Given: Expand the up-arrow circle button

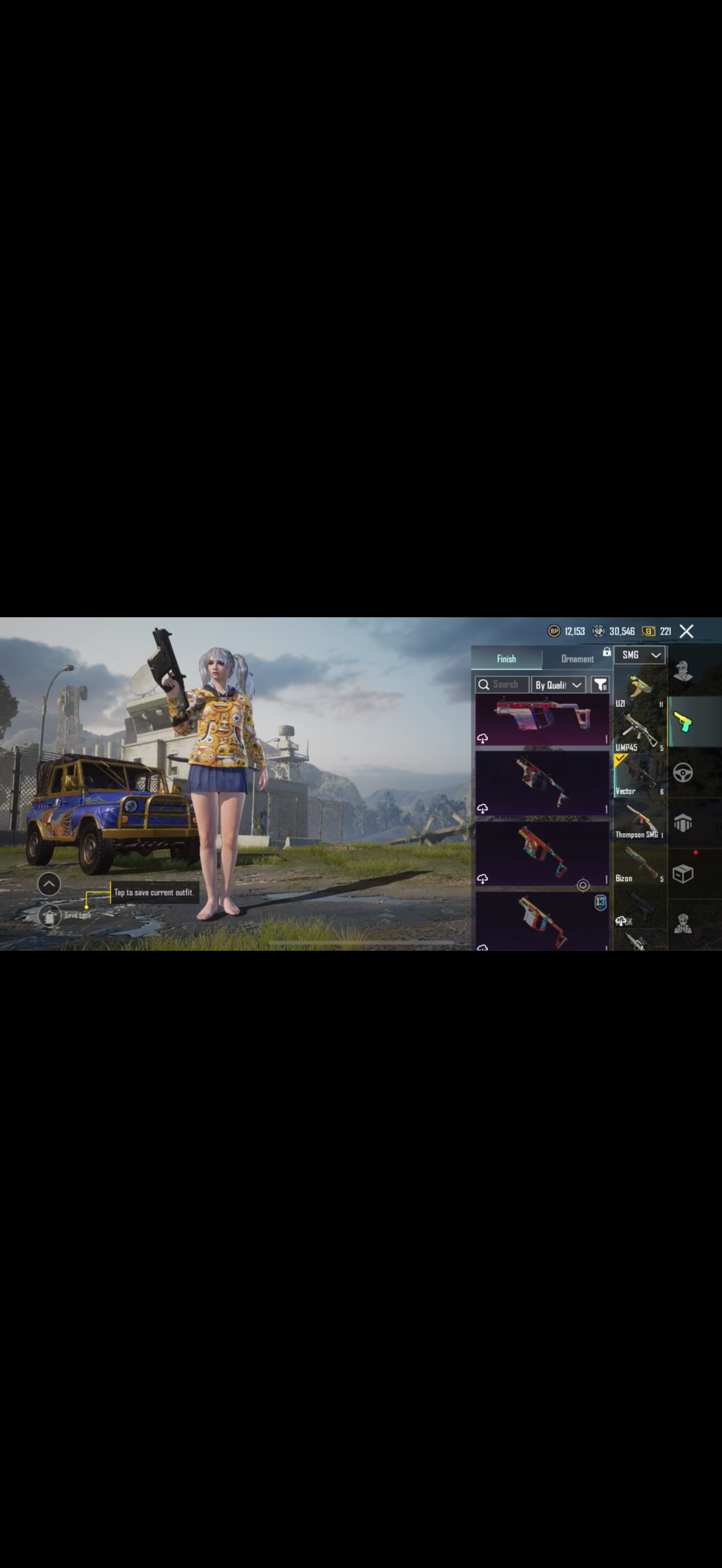Looking at the screenshot, I should [x=49, y=884].
